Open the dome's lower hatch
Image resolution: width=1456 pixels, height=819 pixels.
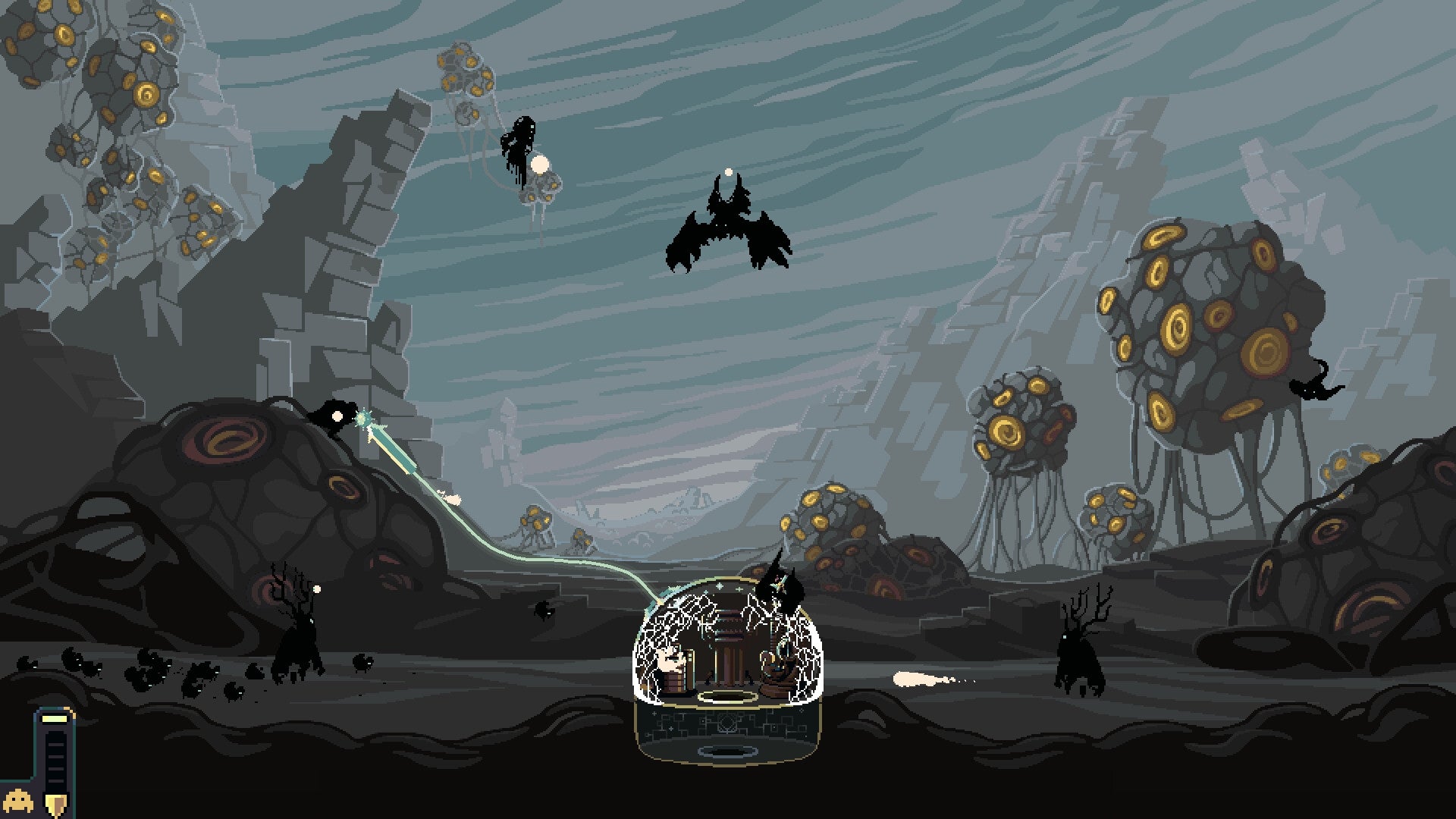coord(726,751)
